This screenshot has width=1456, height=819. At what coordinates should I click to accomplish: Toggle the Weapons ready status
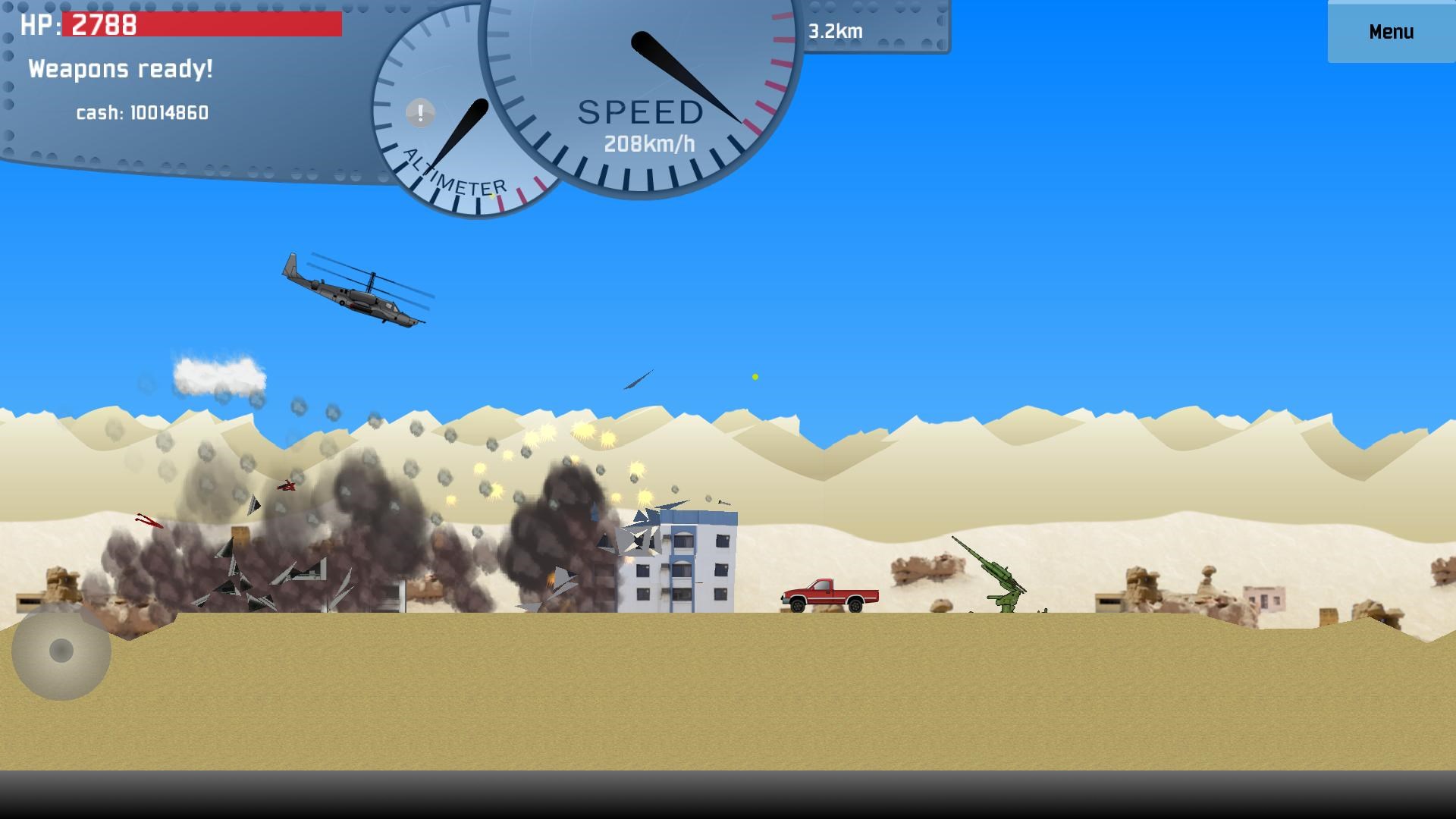[x=121, y=69]
